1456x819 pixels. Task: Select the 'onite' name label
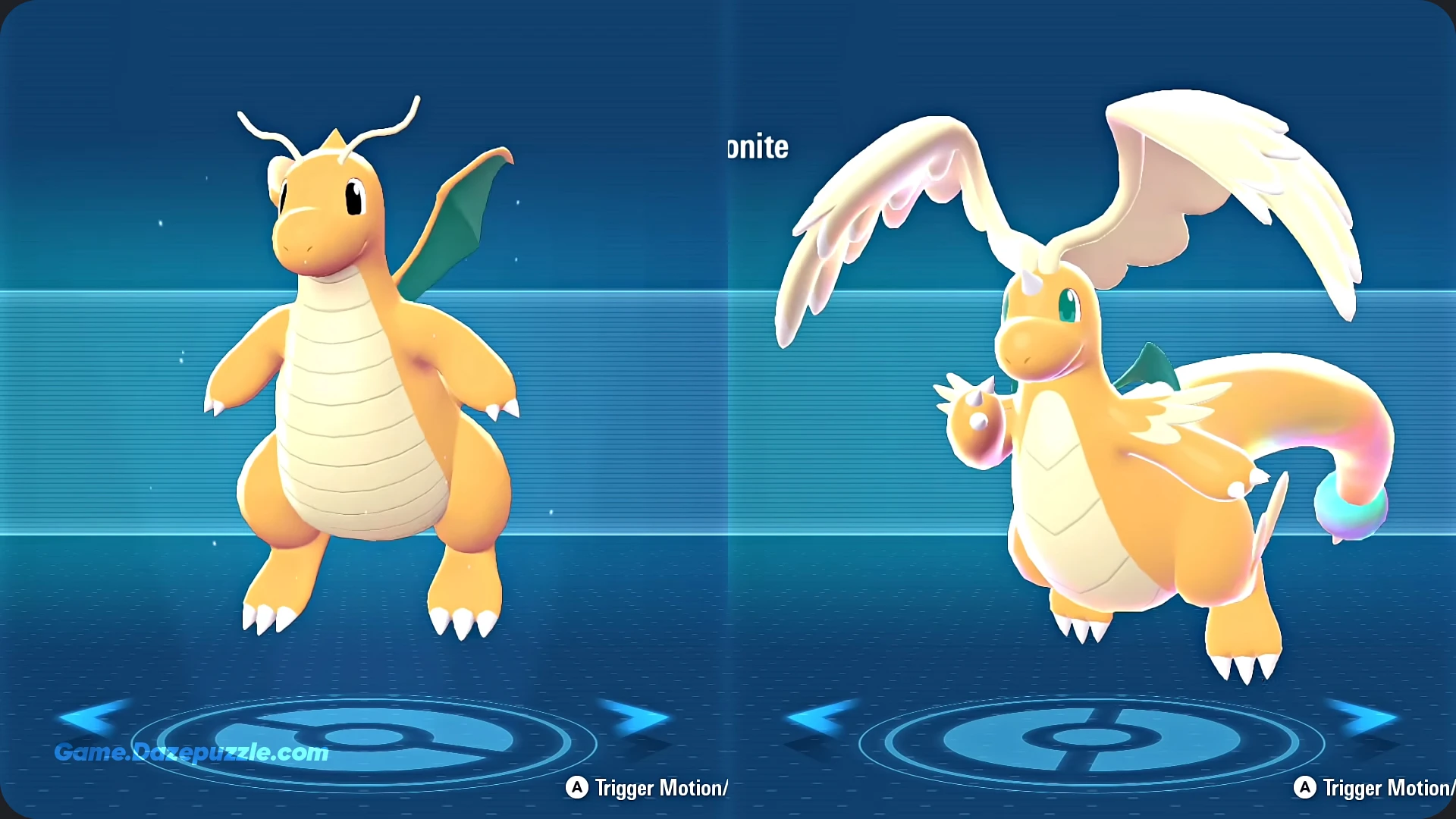click(757, 148)
